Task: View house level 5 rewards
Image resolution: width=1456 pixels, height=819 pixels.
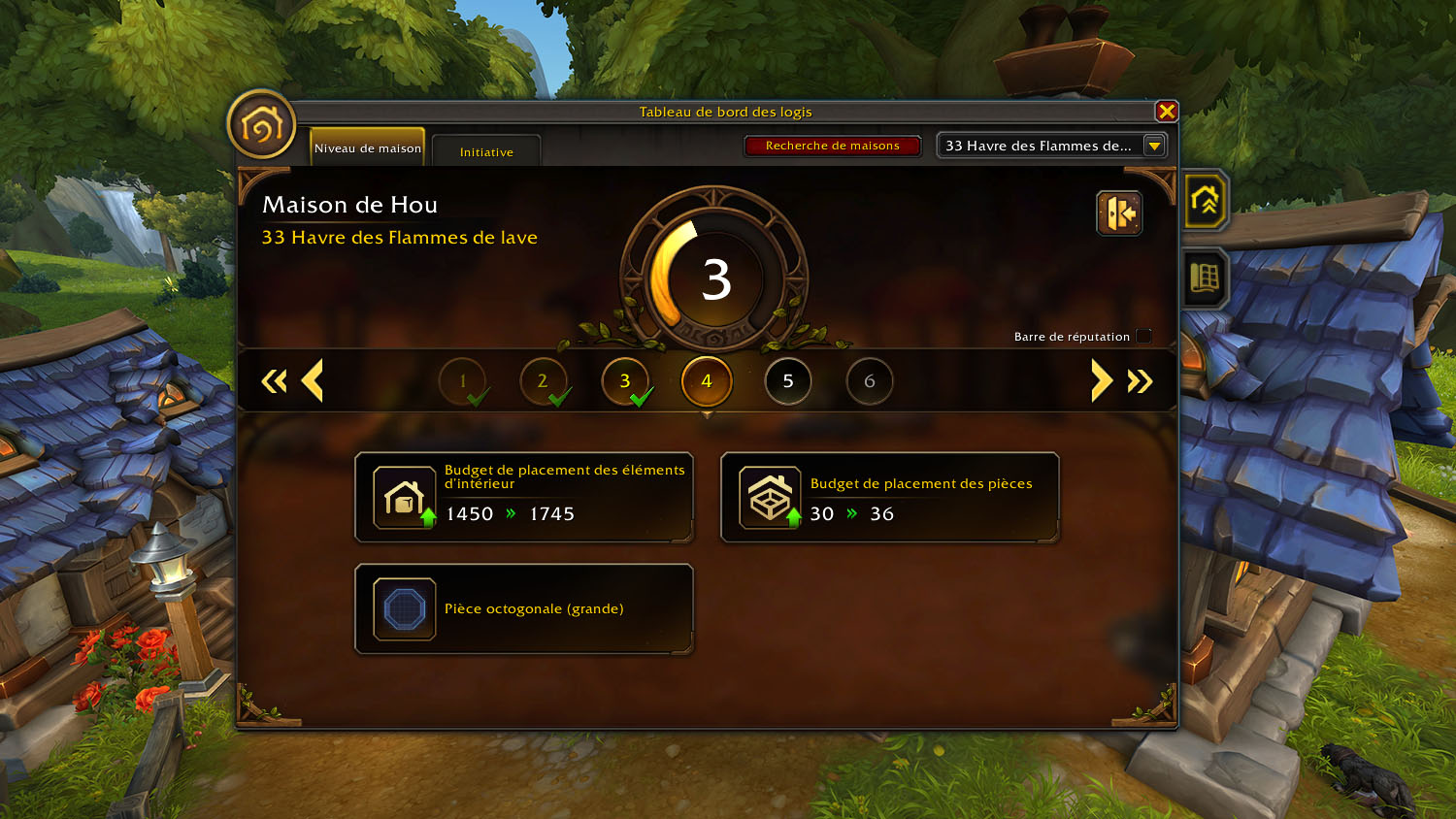Action: pos(788,381)
